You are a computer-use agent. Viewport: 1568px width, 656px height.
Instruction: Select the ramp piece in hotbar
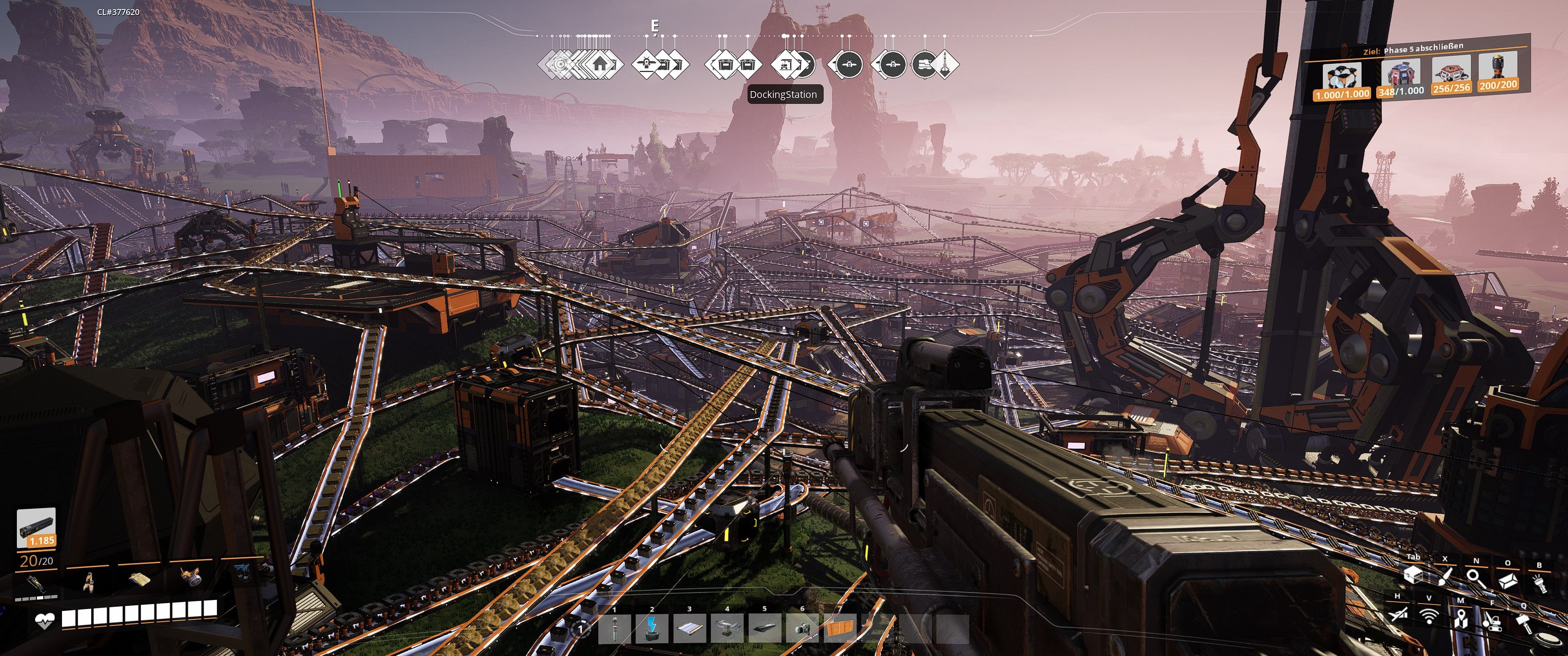click(x=765, y=629)
